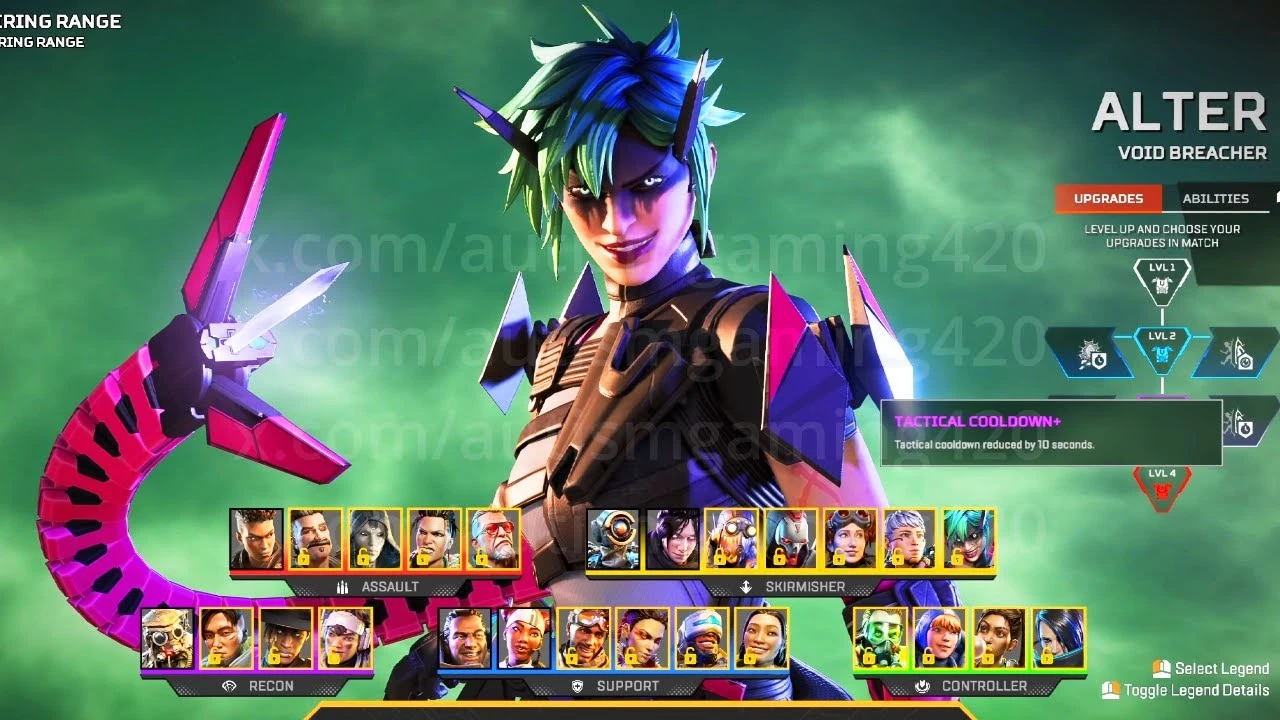
Task: Select Pathfinder's portrait in the Skirmisher row
Action: pos(613,540)
